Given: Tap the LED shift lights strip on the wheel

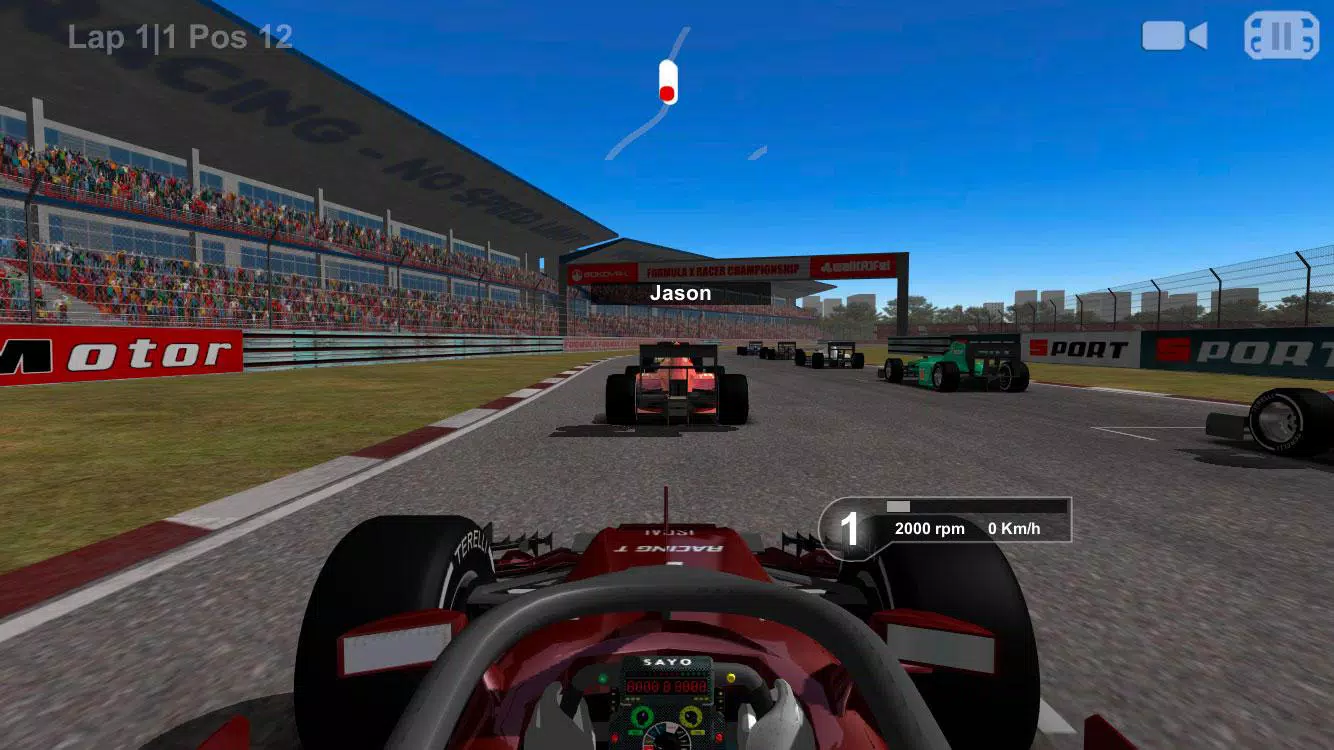Looking at the screenshot, I should 664,673.
